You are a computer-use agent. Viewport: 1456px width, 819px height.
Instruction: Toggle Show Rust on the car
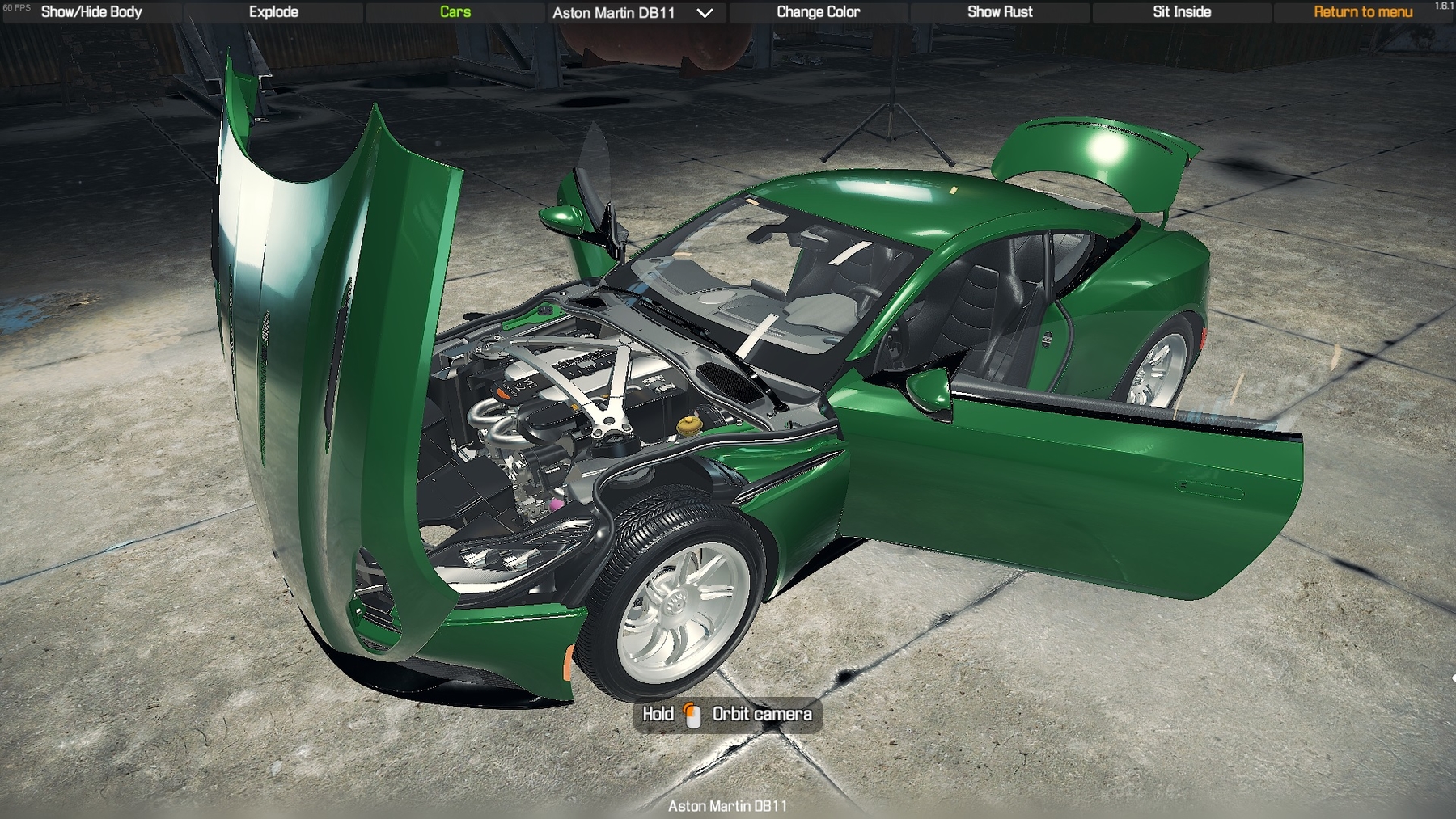(1000, 12)
